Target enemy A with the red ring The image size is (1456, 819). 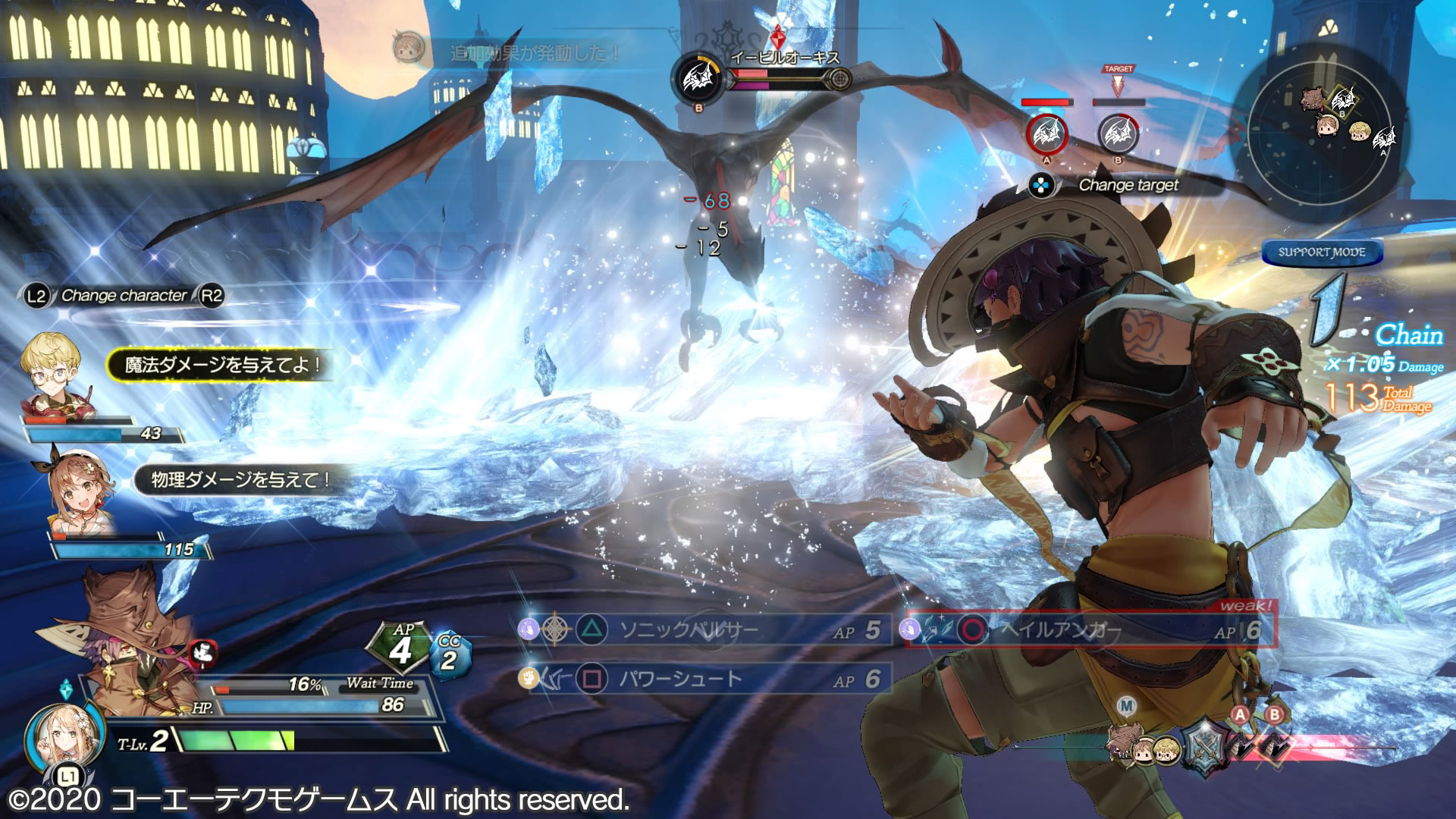(x=1046, y=135)
